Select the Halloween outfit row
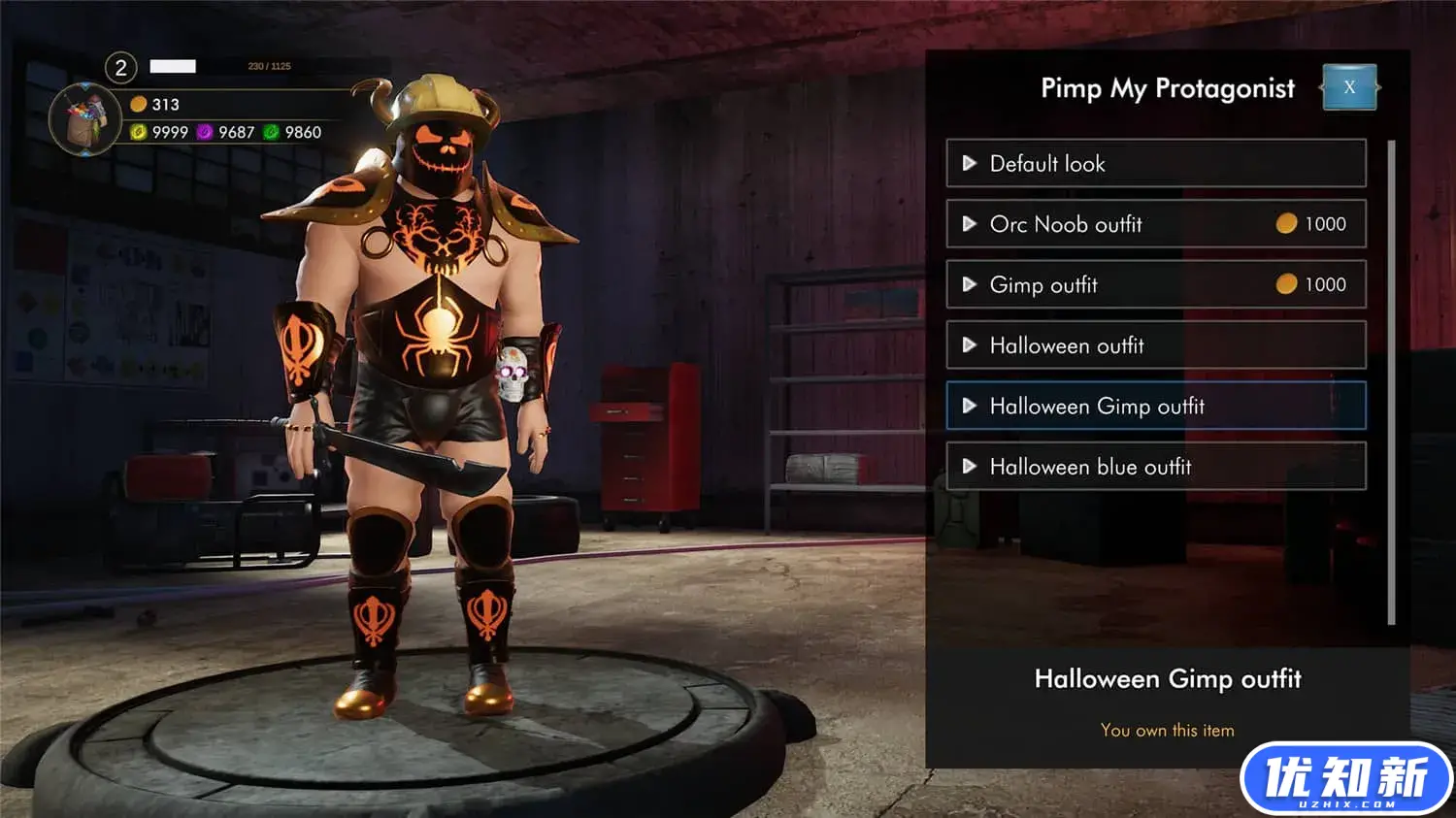Image resolution: width=1456 pixels, height=818 pixels. coord(1155,345)
